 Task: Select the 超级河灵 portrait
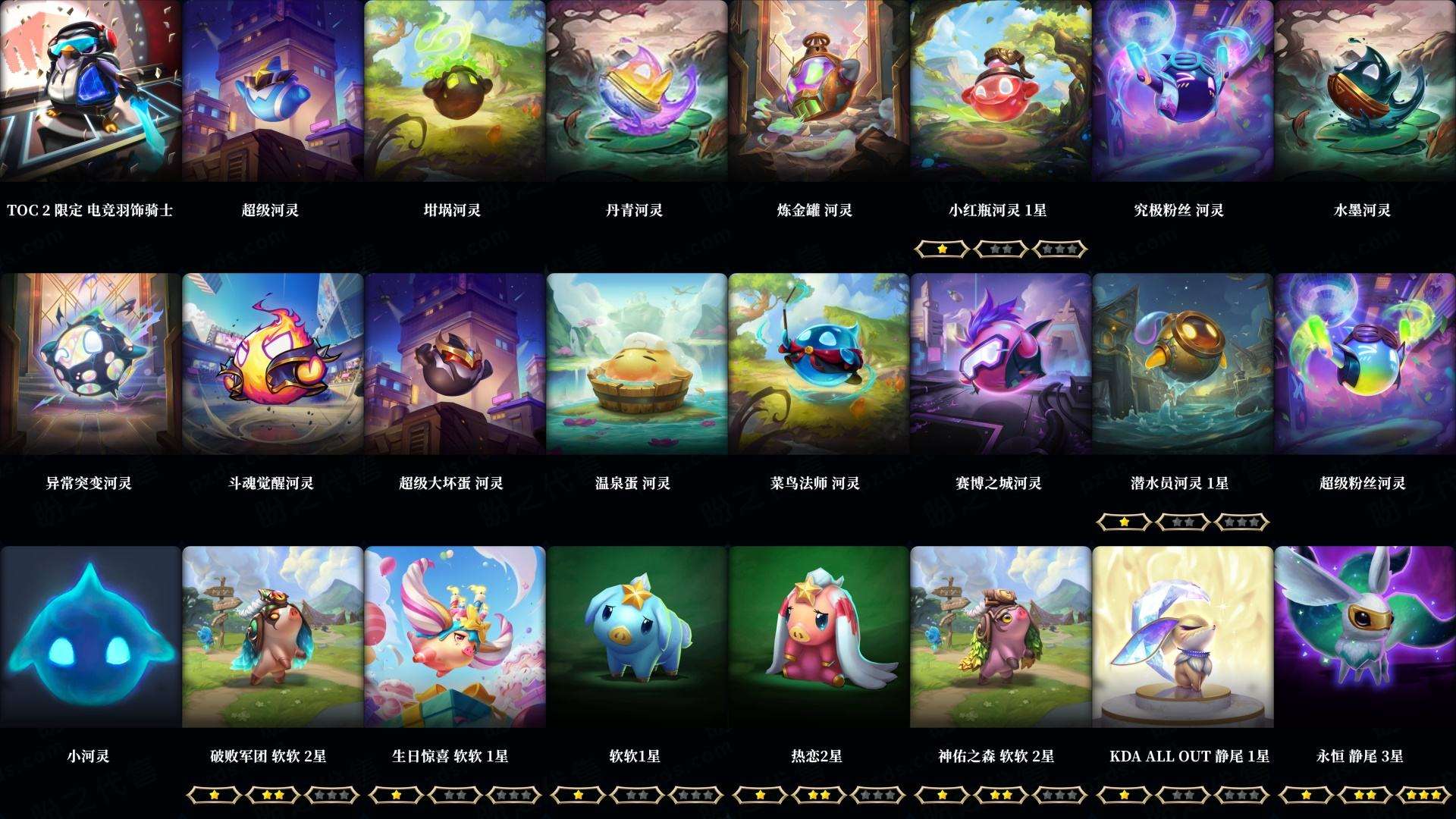[x=271, y=91]
